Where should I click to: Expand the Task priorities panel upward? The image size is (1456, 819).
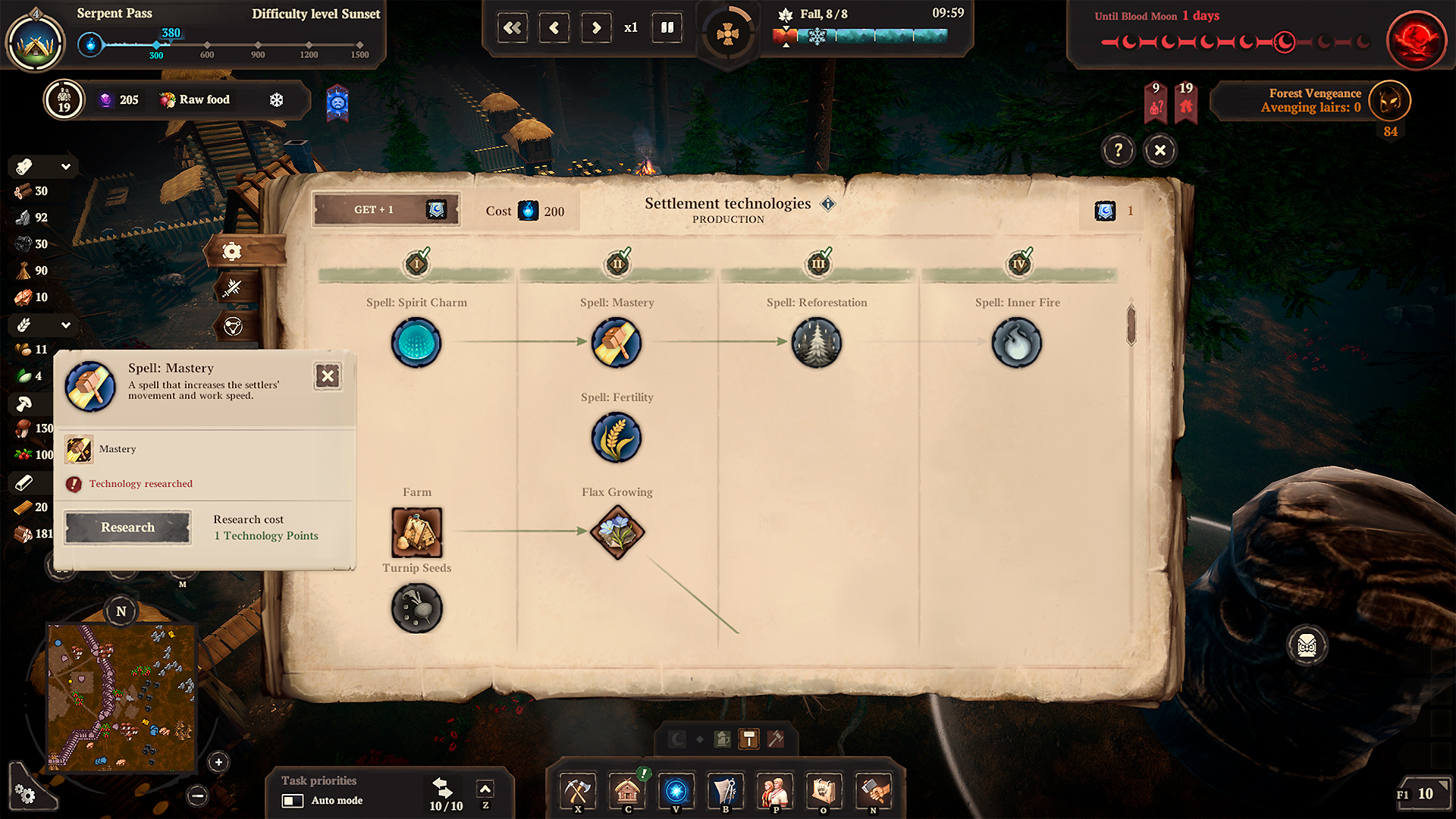[x=485, y=788]
